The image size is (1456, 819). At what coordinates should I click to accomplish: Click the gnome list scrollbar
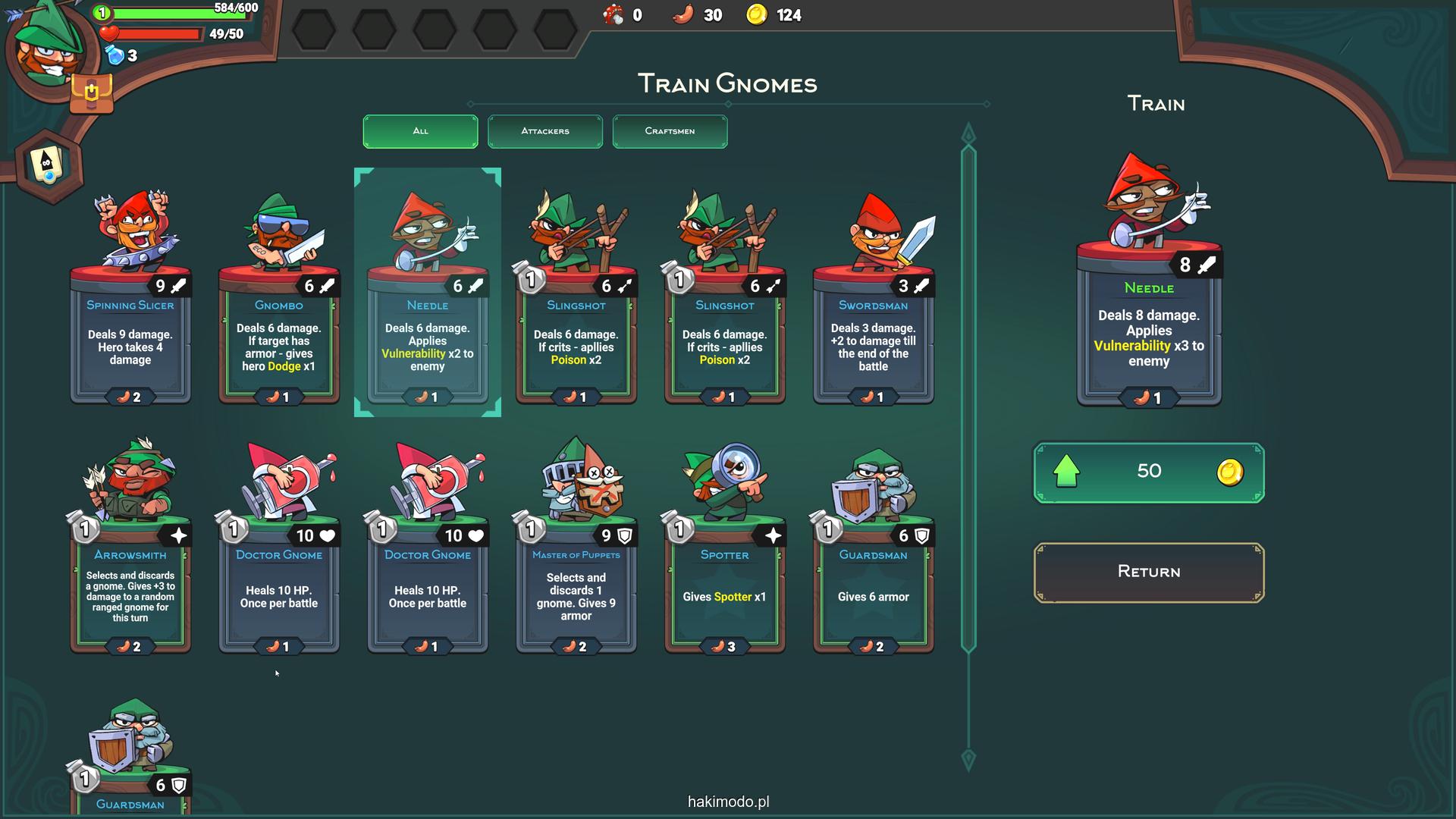[968, 394]
